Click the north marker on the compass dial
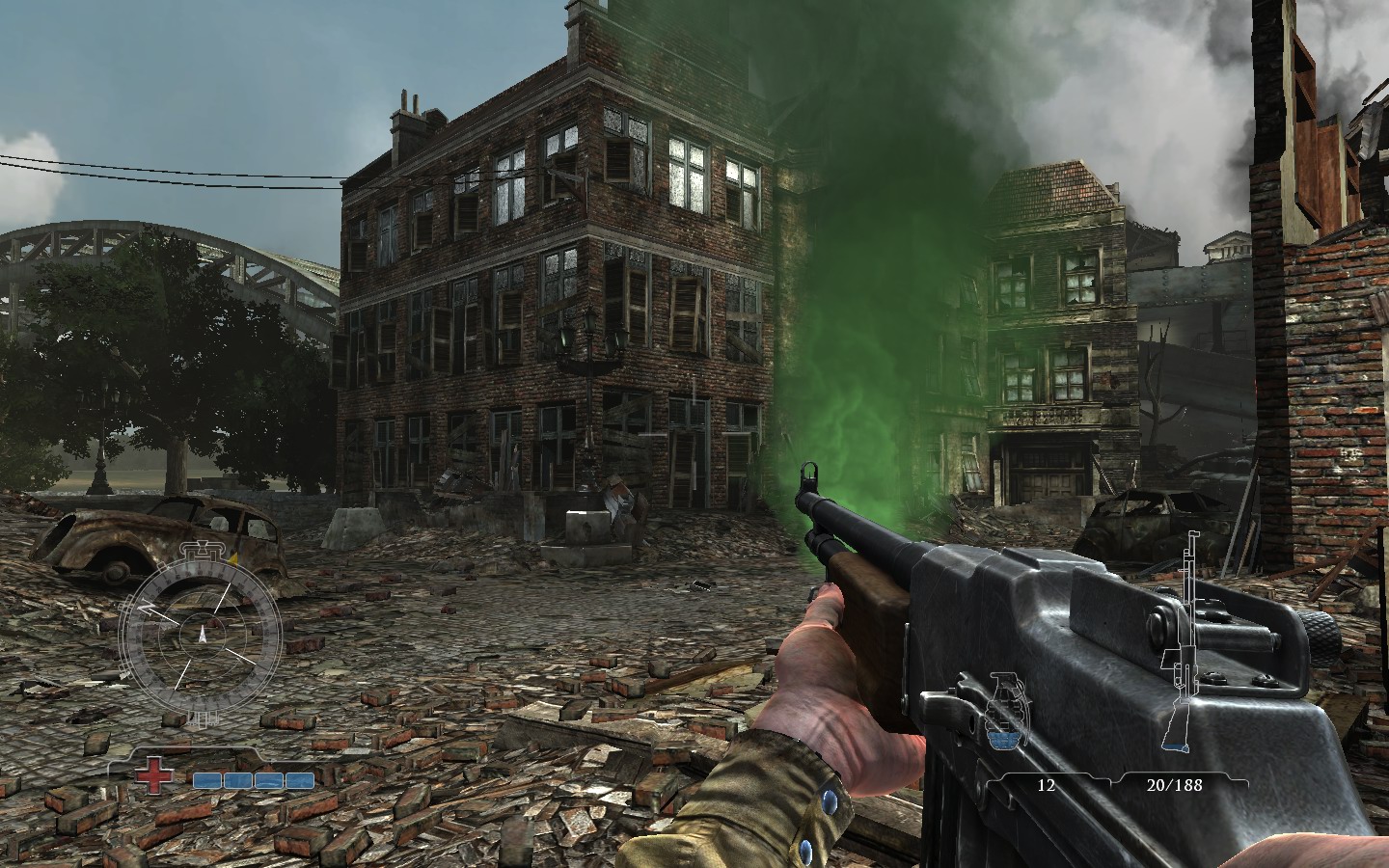This screenshot has width=1389, height=868. pos(147,606)
